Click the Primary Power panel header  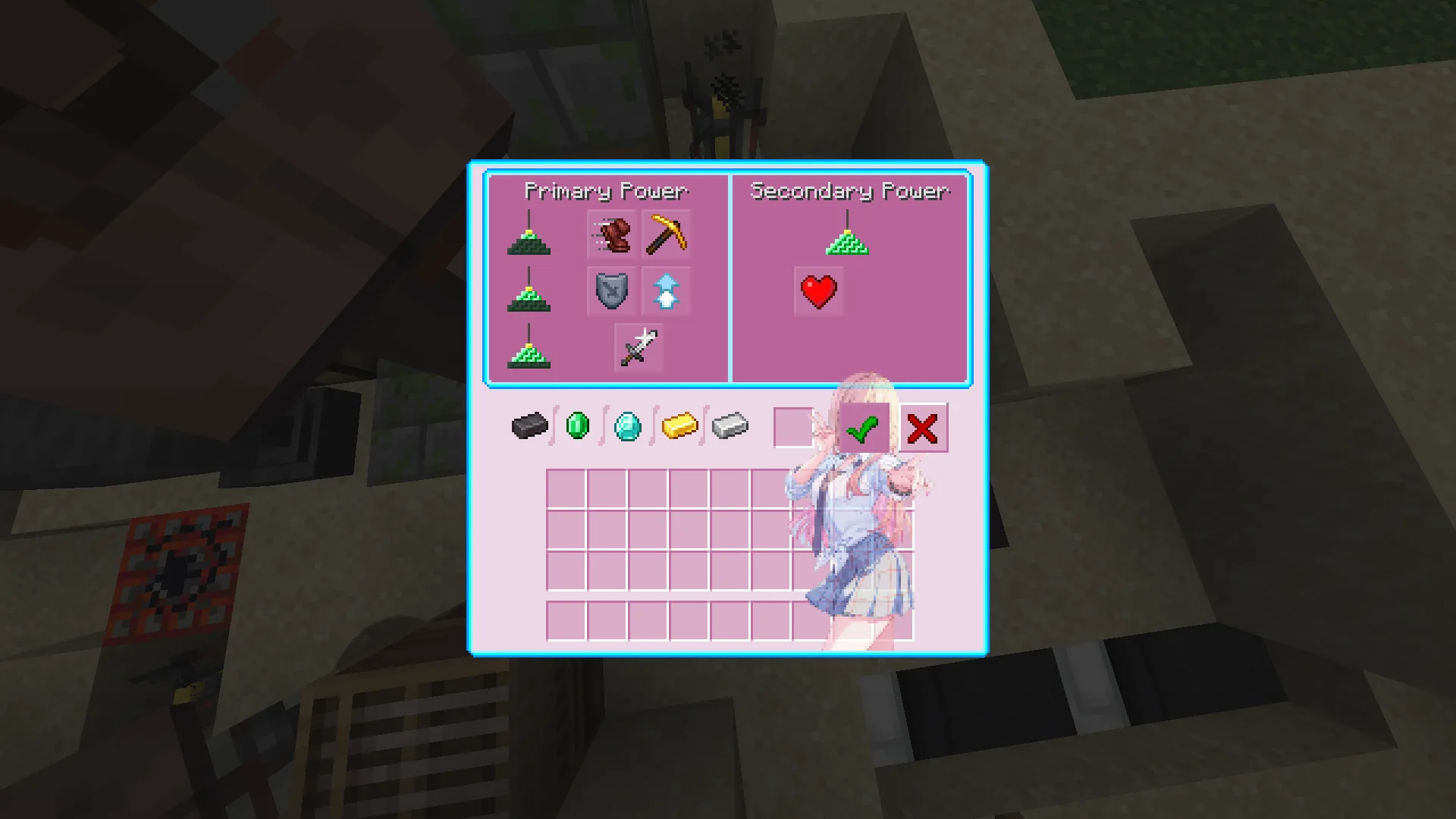click(607, 191)
